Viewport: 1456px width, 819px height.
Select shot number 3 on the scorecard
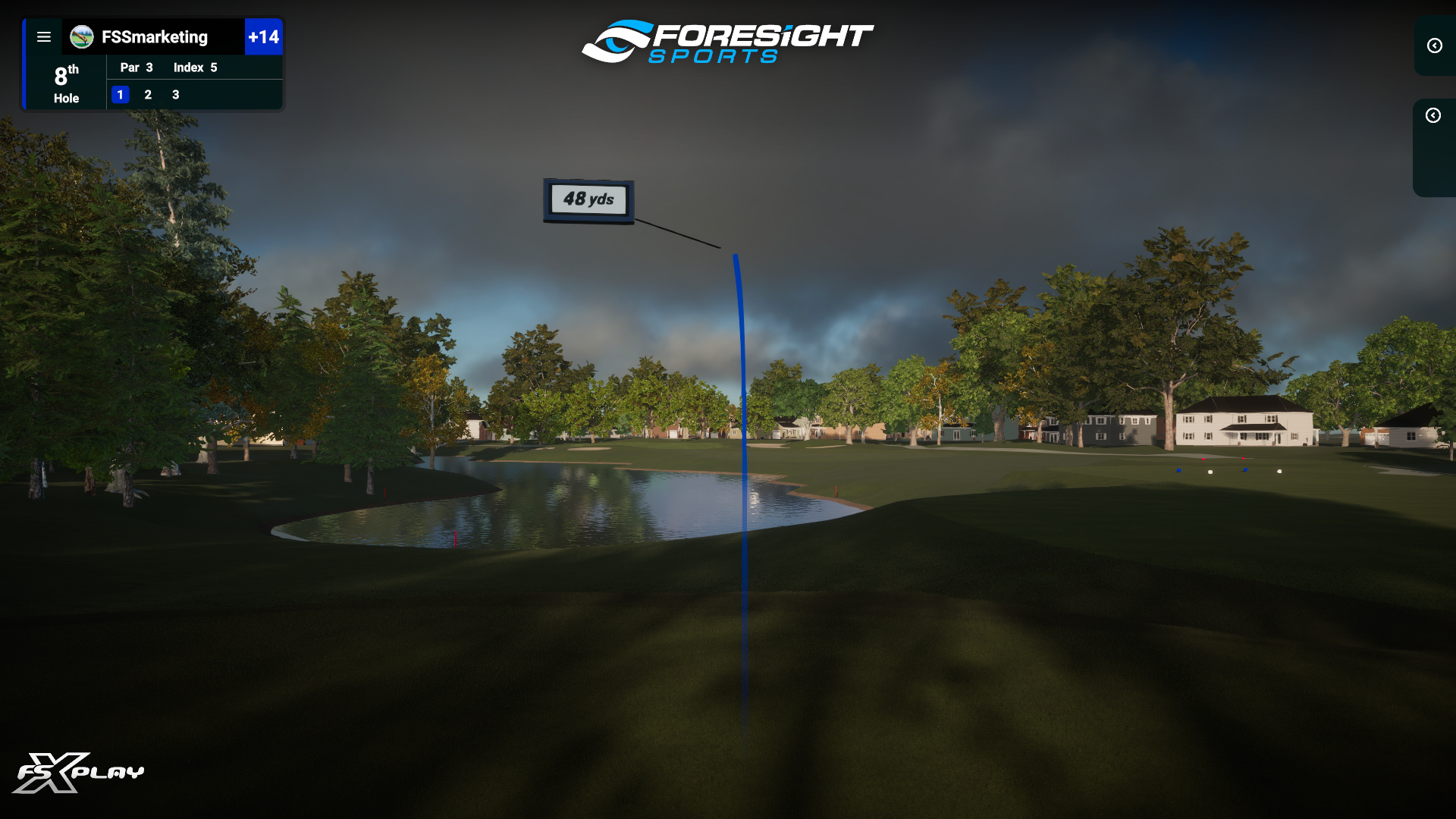click(175, 95)
